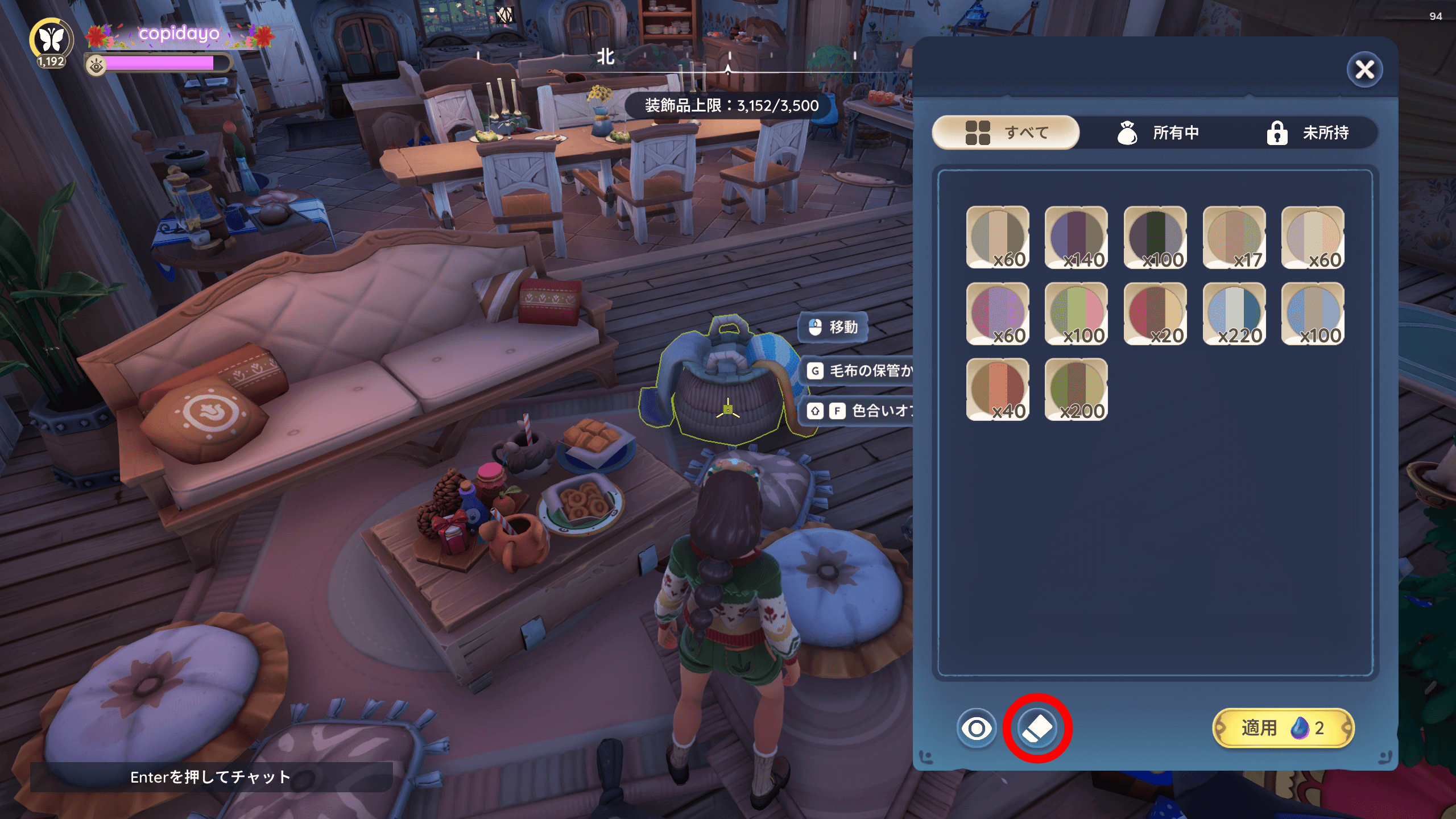
Task: Open the chat input box
Action: coord(210,777)
